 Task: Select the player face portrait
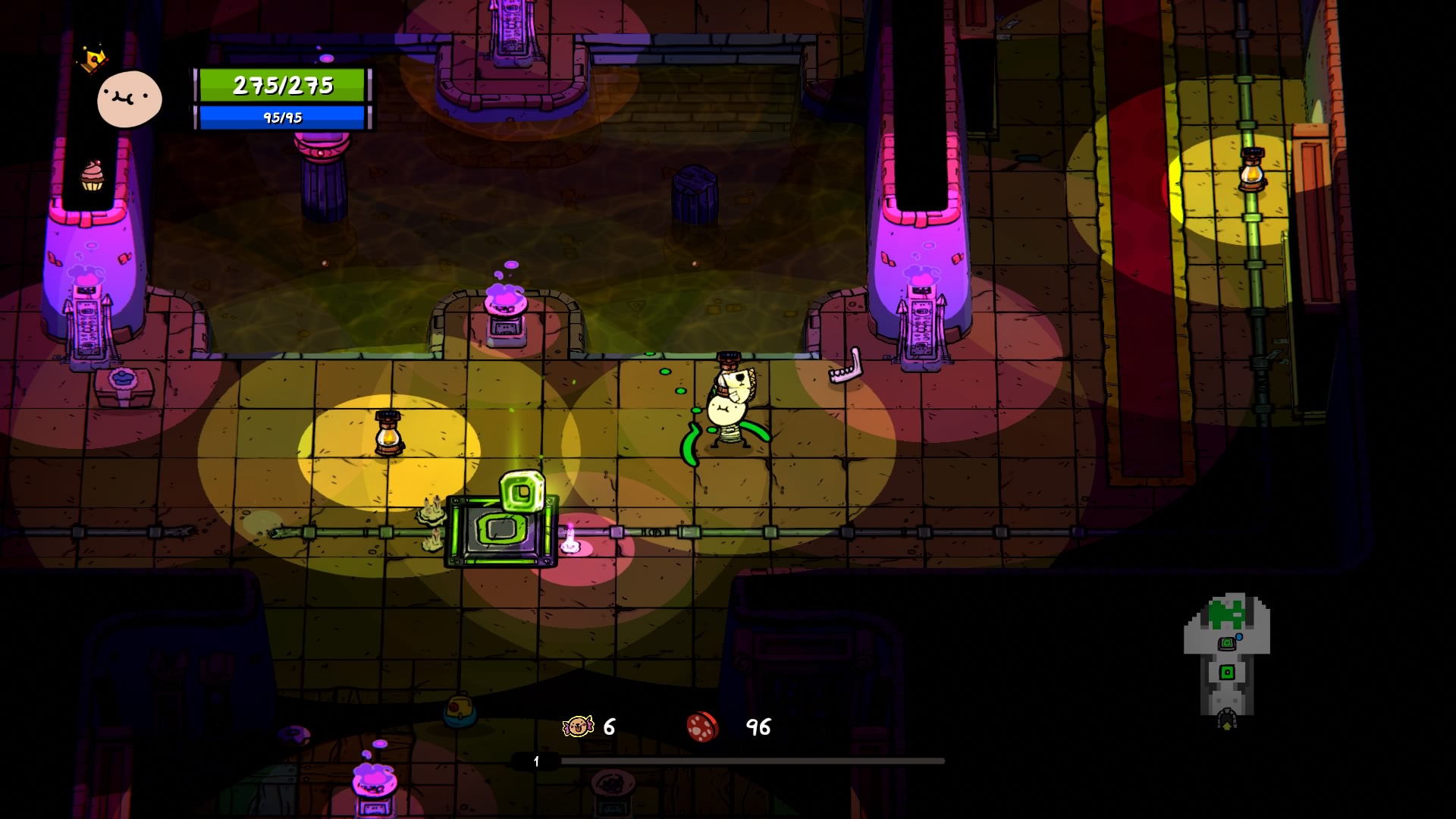(130, 99)
